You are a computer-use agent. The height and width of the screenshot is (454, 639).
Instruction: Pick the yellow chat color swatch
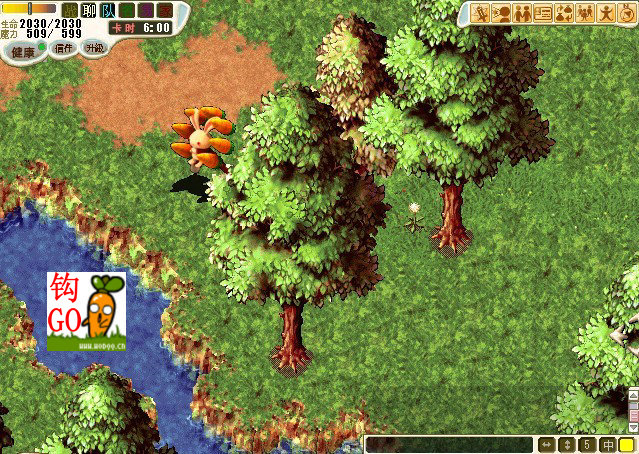click(626, 444)
